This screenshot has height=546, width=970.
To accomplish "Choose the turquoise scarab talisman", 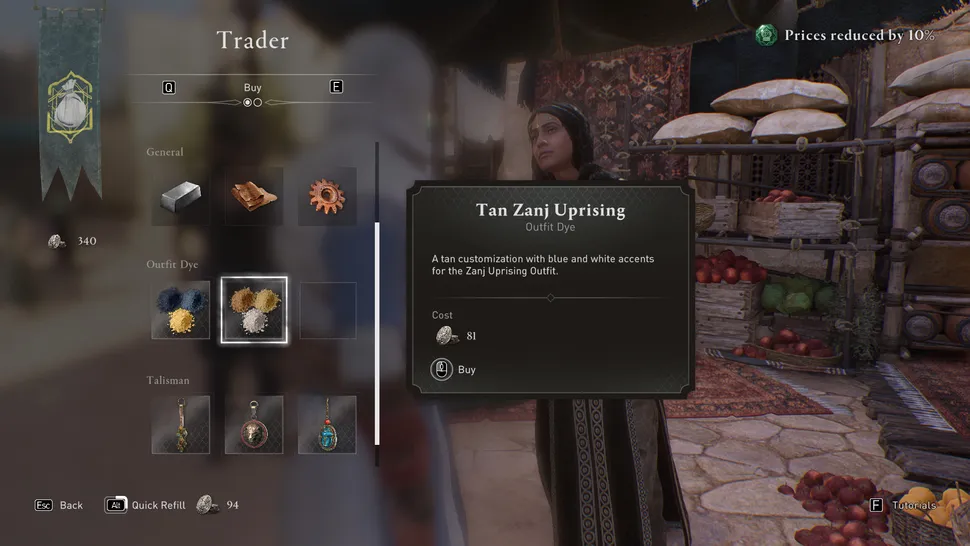I will [327, 424].
